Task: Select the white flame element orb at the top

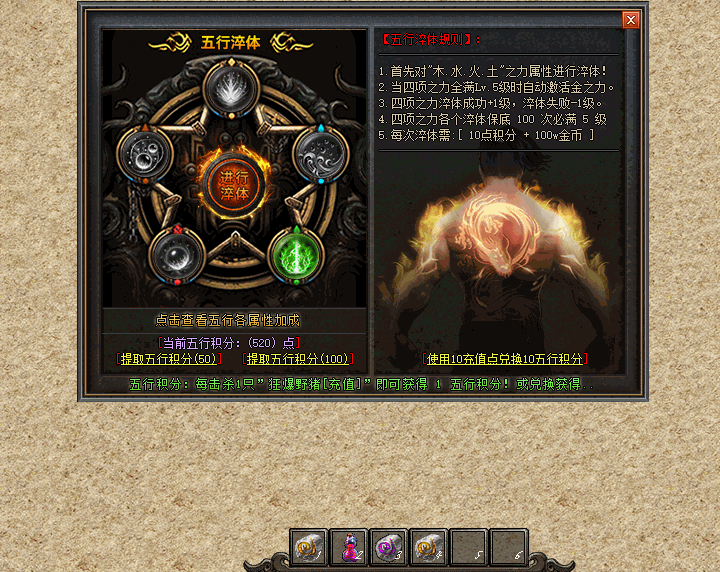Action: coord(232,89)
